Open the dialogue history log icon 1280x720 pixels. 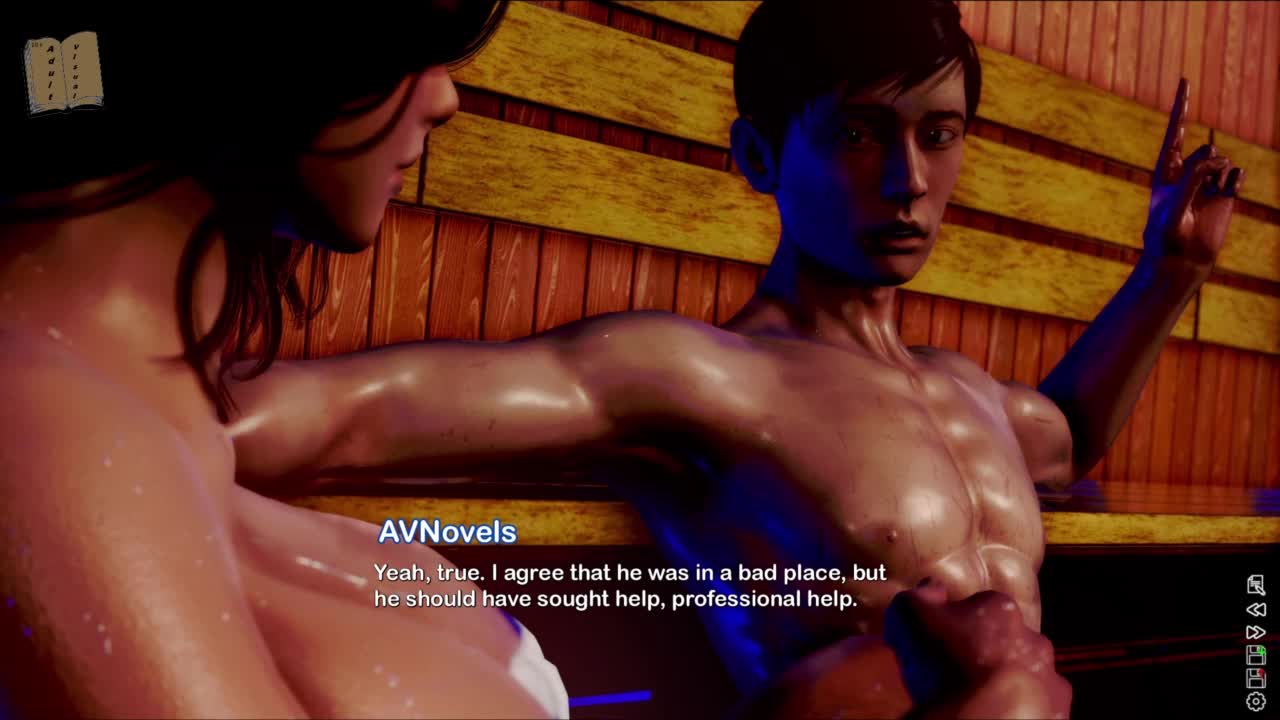[1256, 585]
